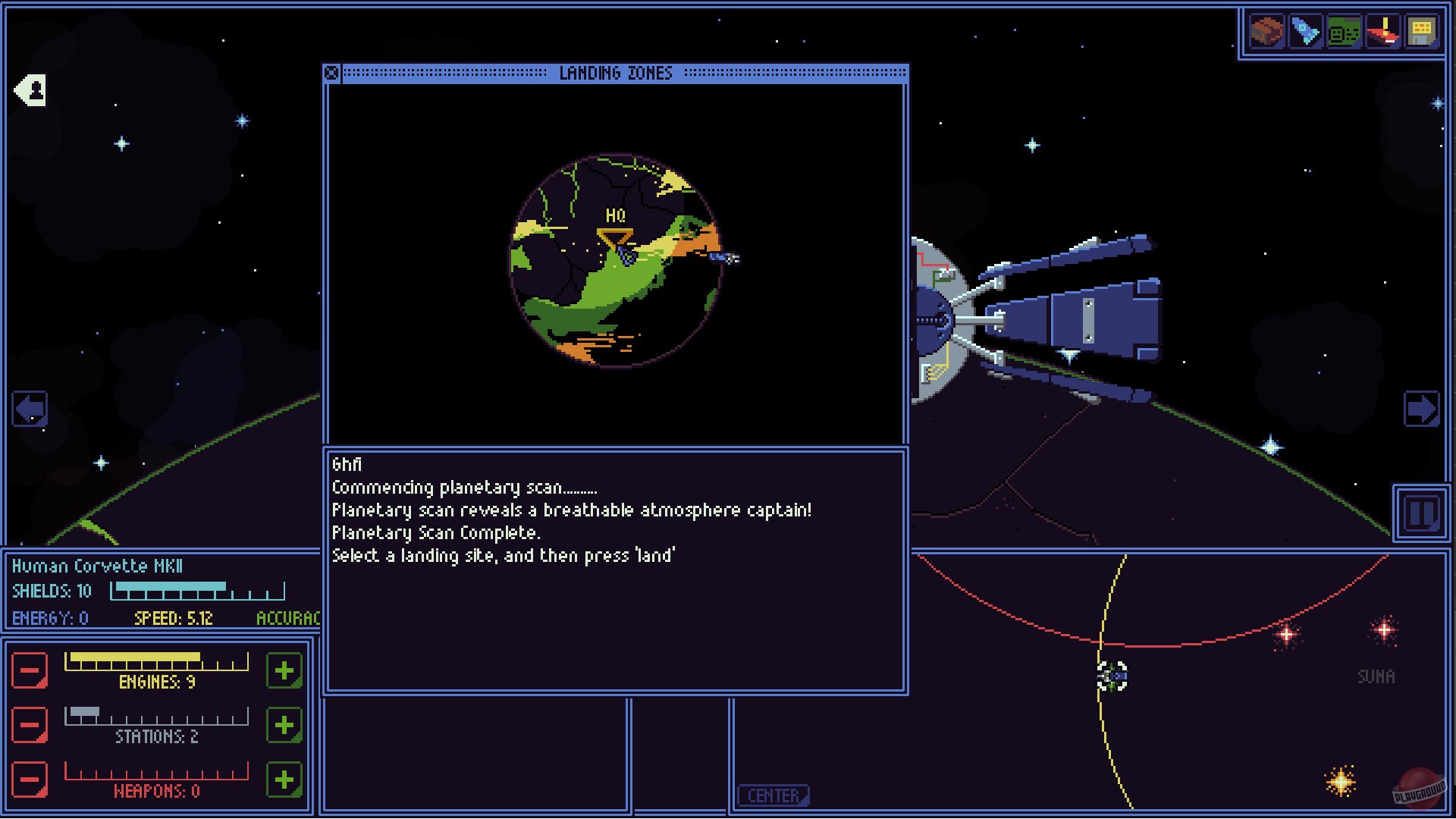Open the green crew circuit board icon
This screenshot has width=1456, height=819.
coord(1345,32)
